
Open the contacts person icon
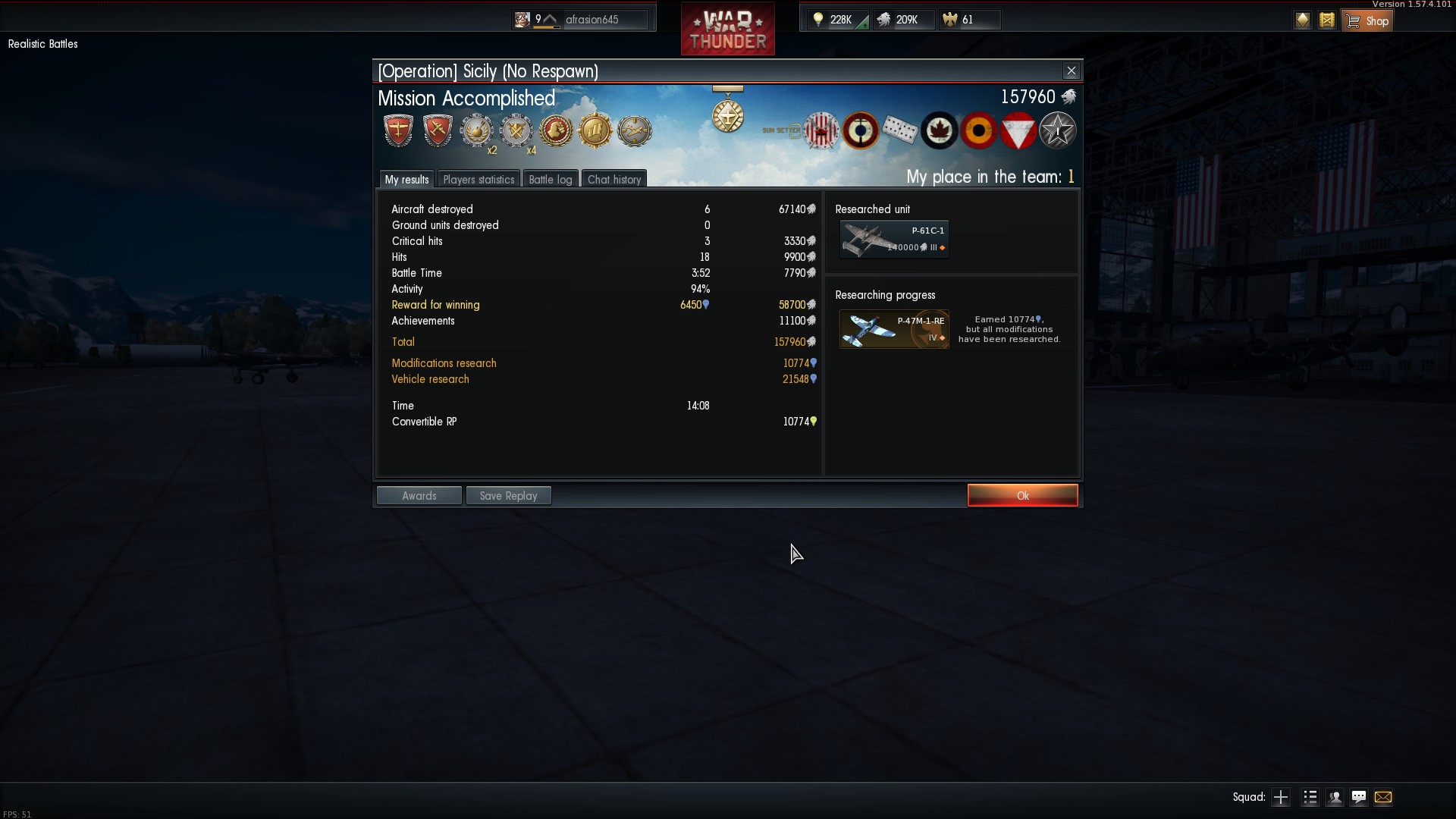1335,797
